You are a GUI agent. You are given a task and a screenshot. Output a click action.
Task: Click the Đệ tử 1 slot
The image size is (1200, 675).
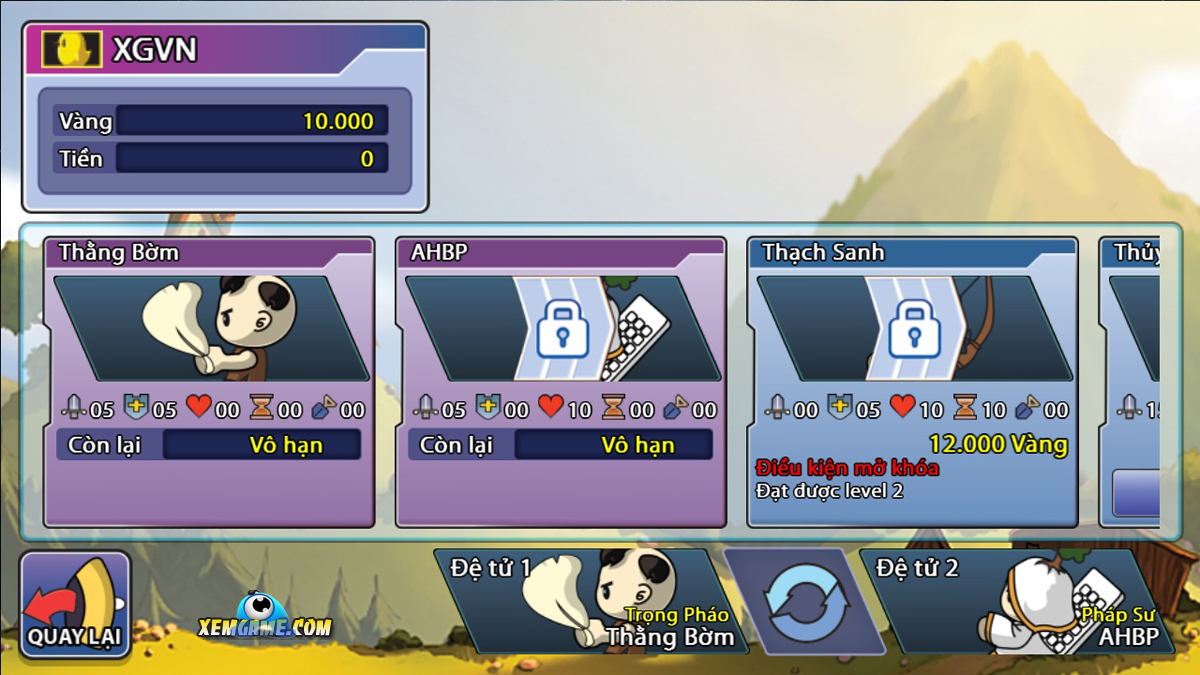pos(590,600)
